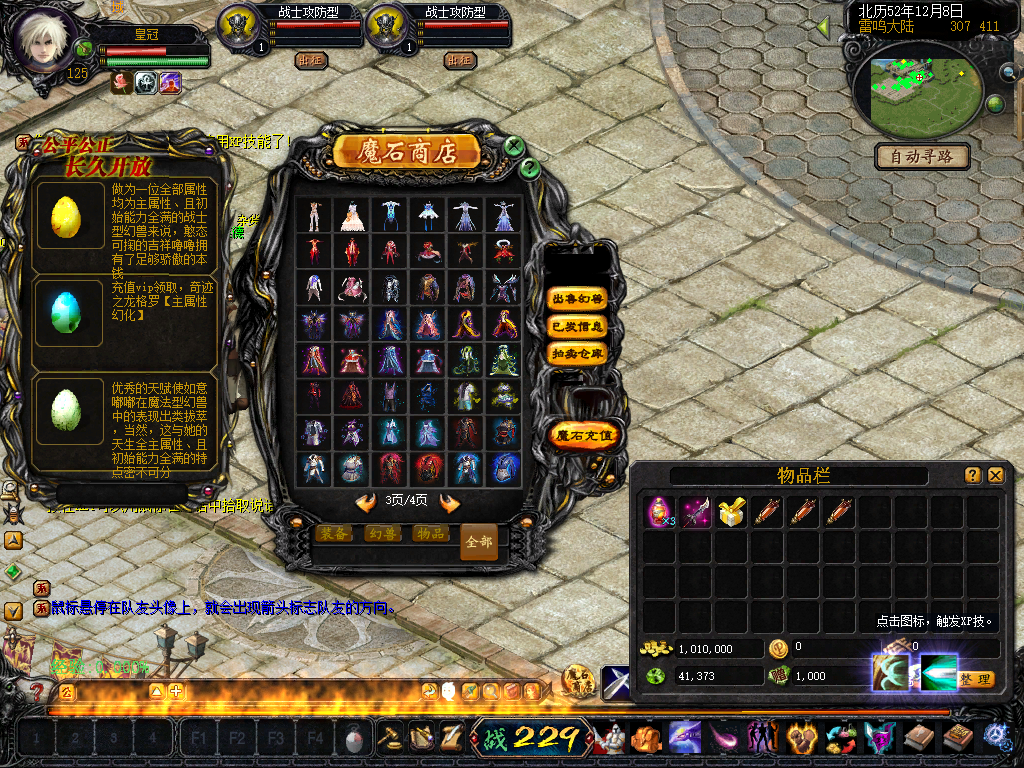Go to the previous shop page arrow
Viewport: 1024px width, 768px height.
[x=366, y=502]
